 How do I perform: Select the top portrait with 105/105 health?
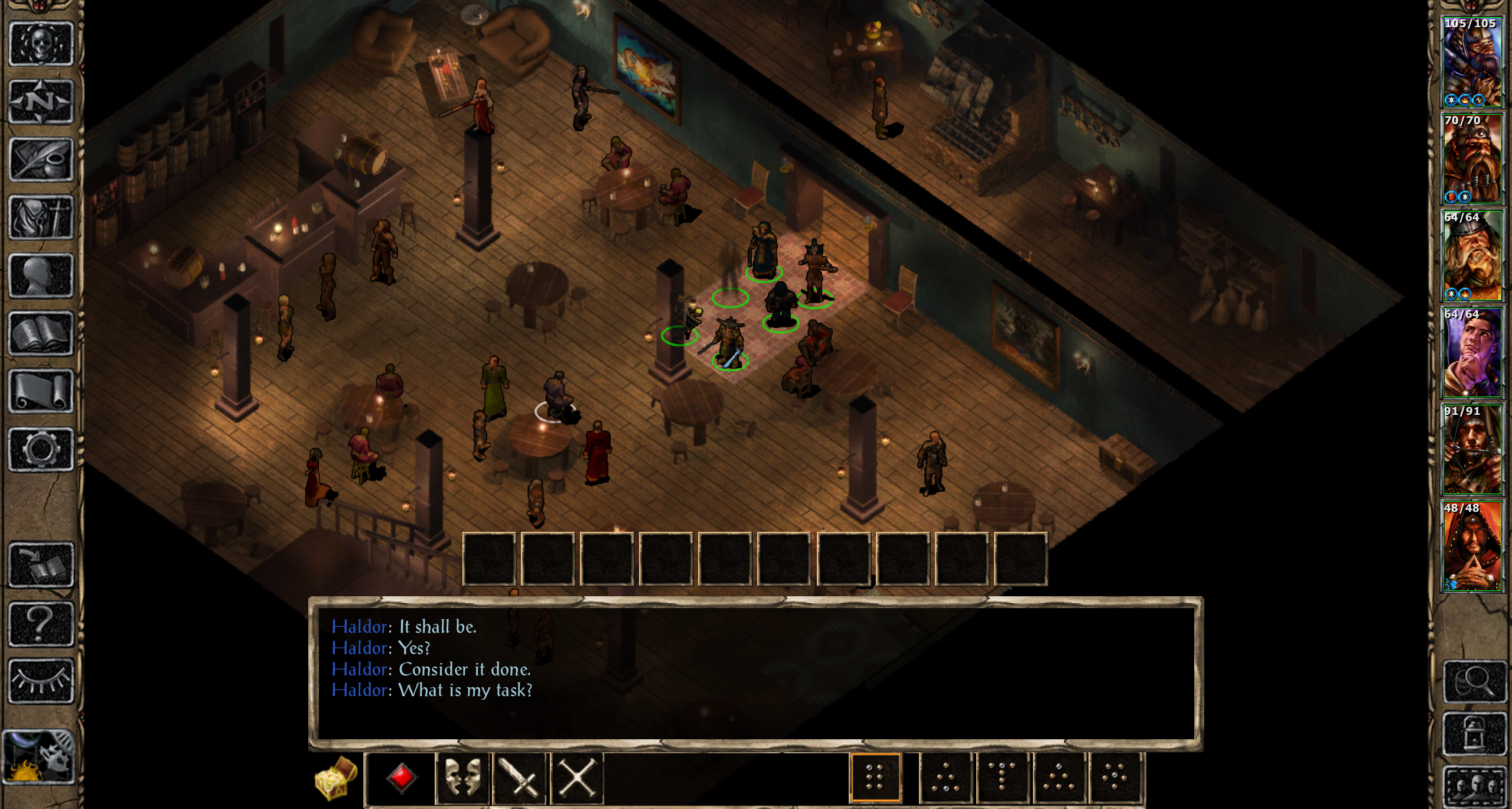(1472, 61)
